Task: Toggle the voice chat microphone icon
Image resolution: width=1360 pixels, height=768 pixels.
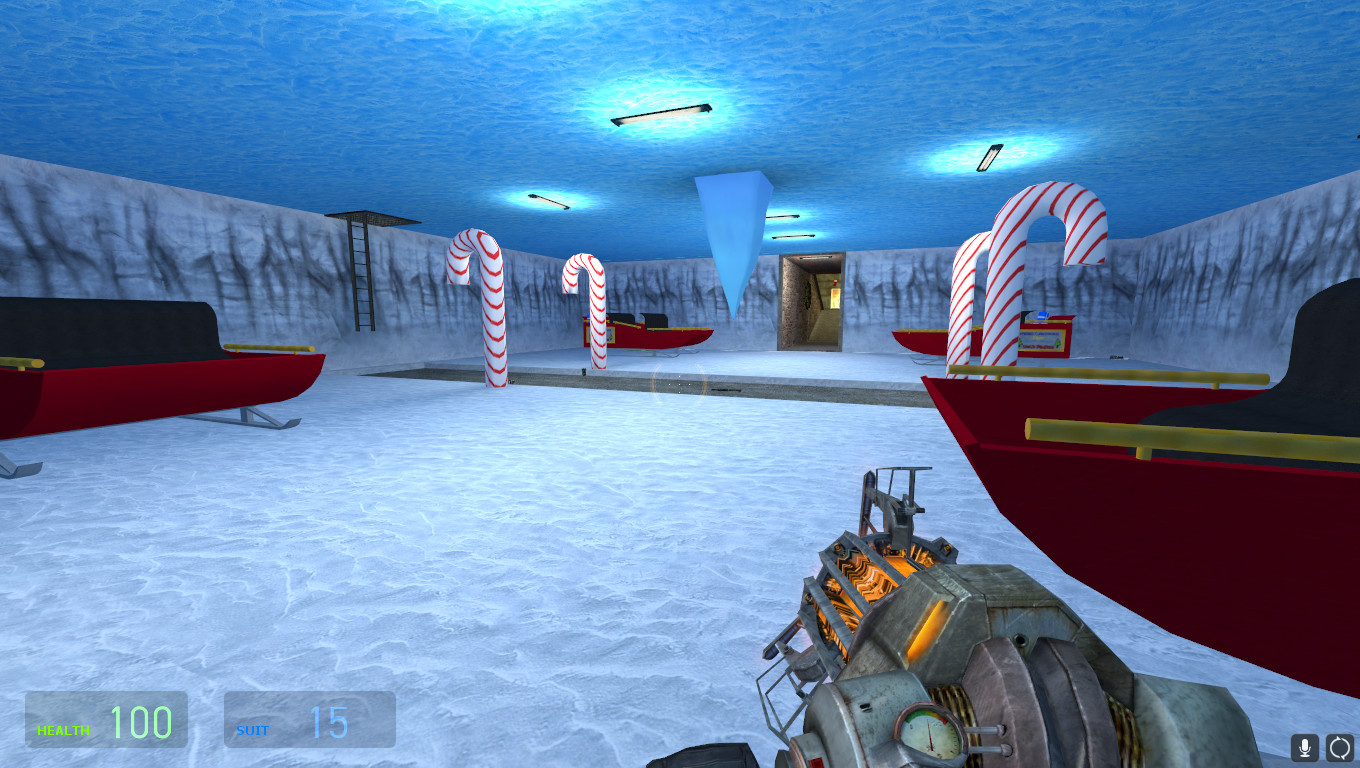Action: (1304, 747)
